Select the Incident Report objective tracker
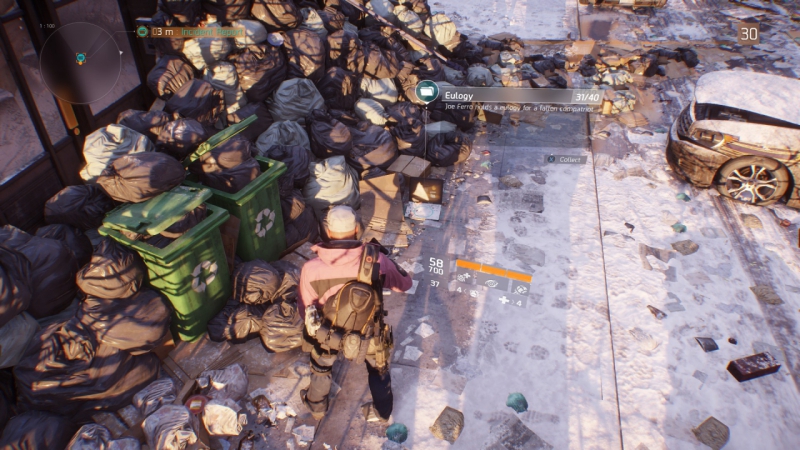 click(x=190, y=31)
